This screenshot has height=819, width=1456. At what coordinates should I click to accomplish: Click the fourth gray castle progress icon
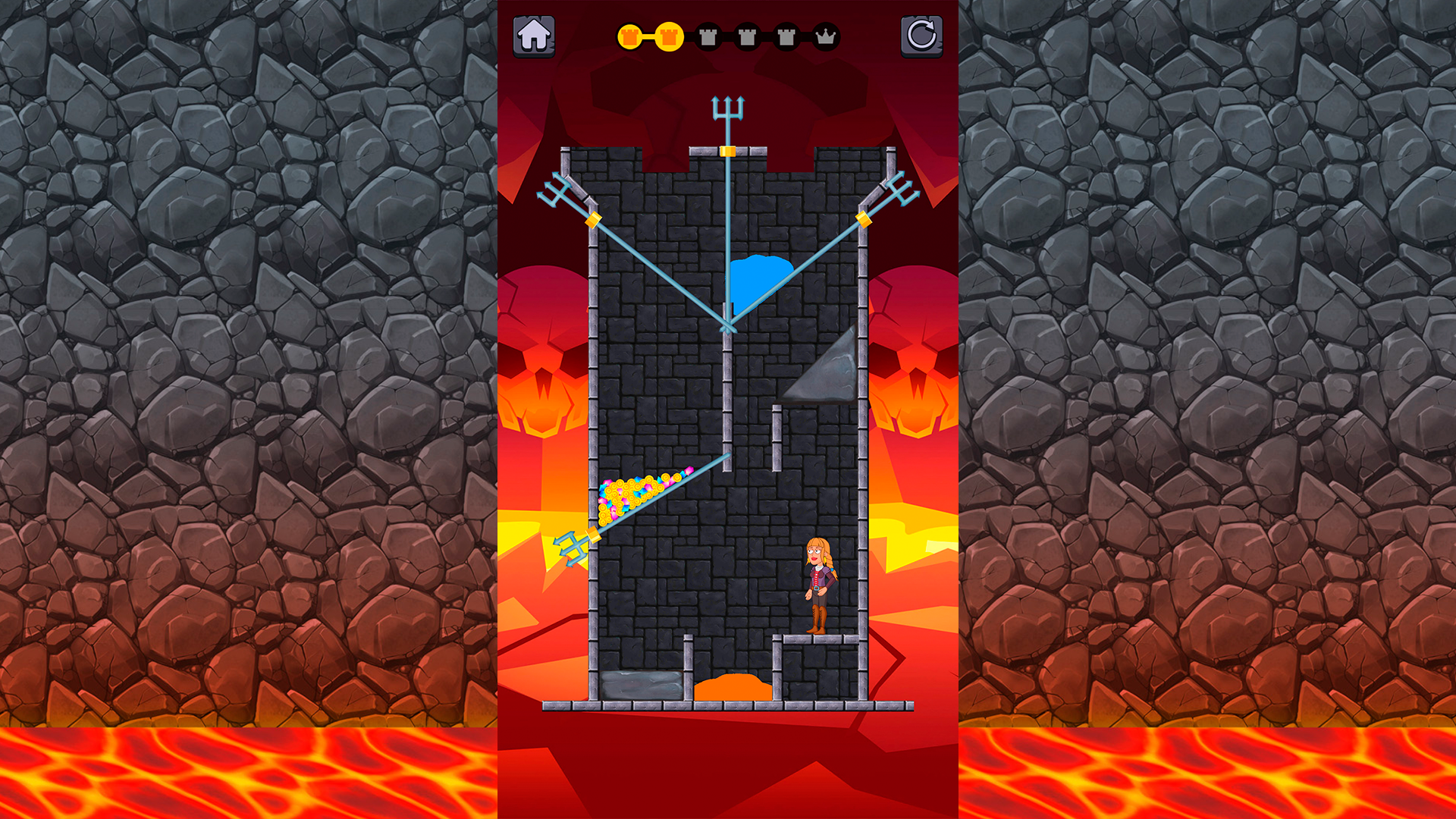pyautogui.click(x=747, y=36)
